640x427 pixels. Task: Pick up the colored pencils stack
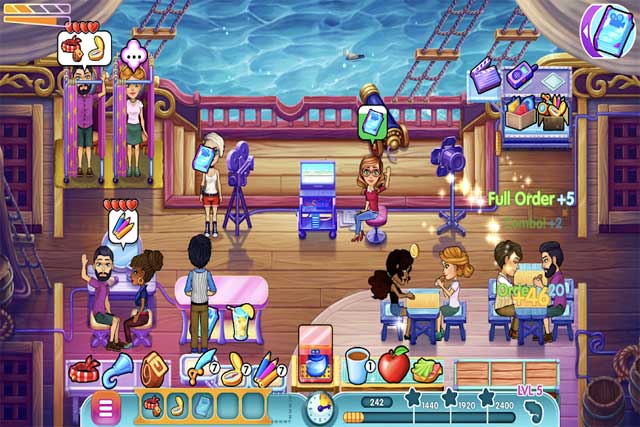click(x=267, y=370)
